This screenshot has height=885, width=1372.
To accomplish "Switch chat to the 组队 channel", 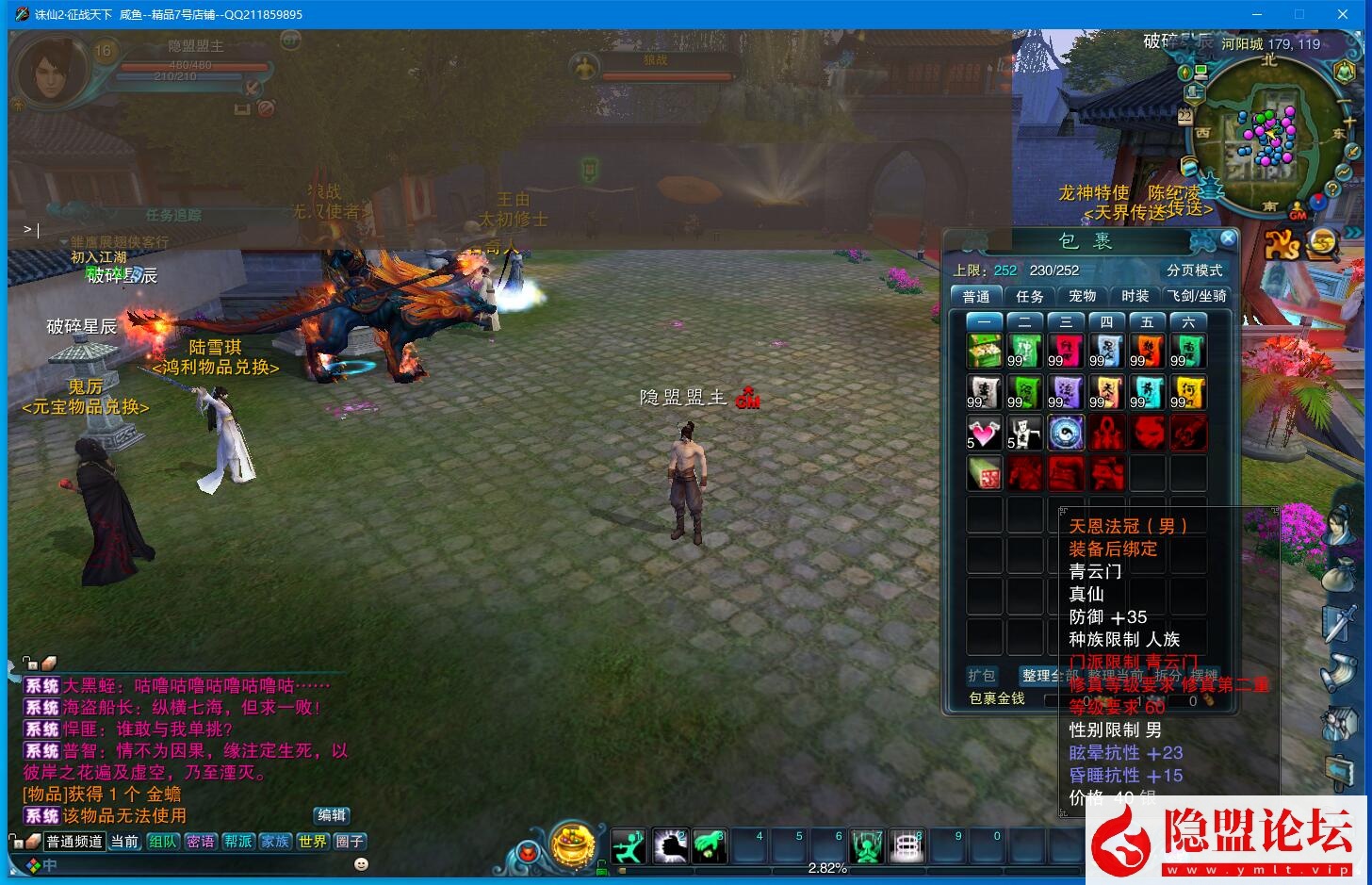I will pos(163,842).
